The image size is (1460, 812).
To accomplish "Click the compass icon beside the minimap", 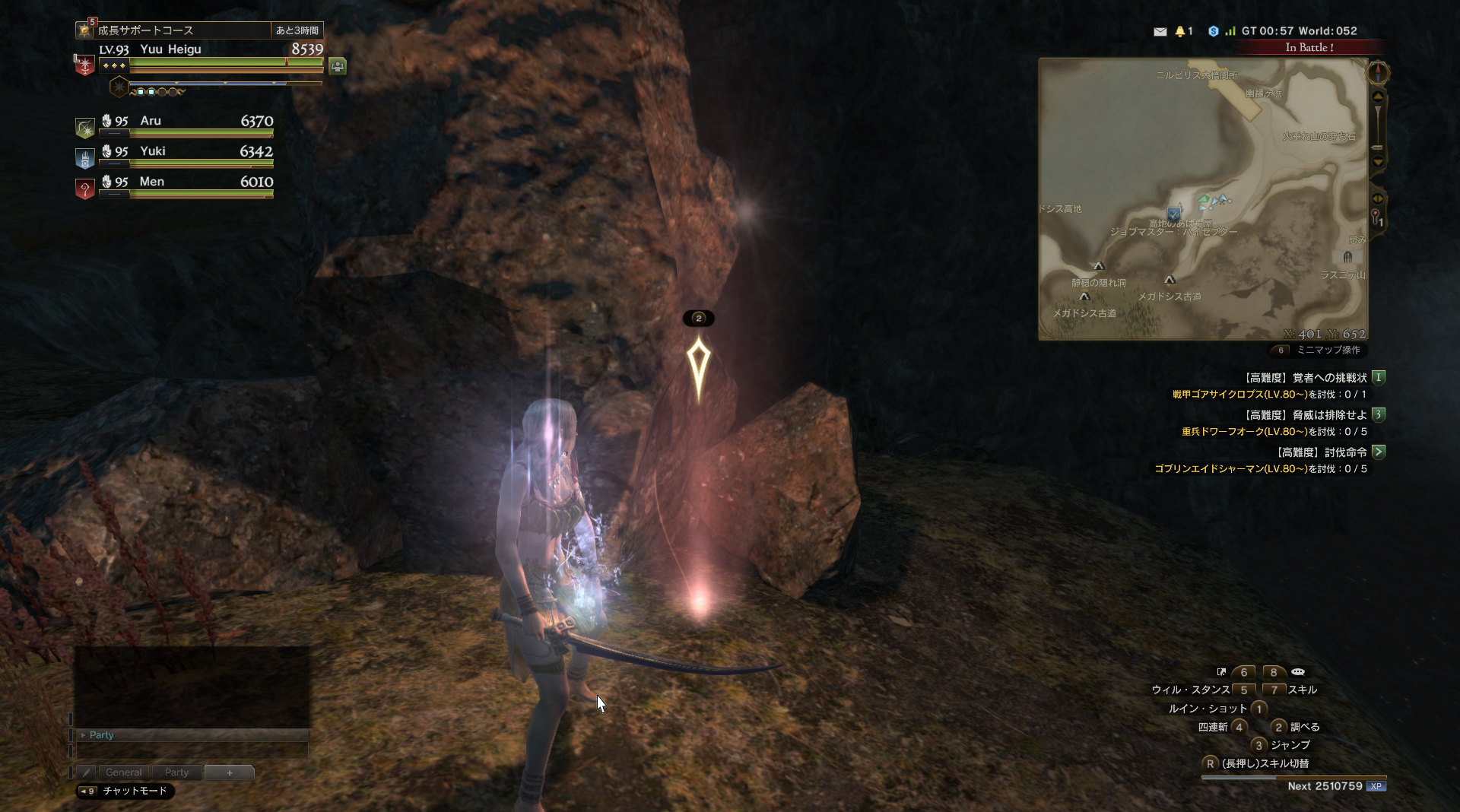I will 1378,73.
